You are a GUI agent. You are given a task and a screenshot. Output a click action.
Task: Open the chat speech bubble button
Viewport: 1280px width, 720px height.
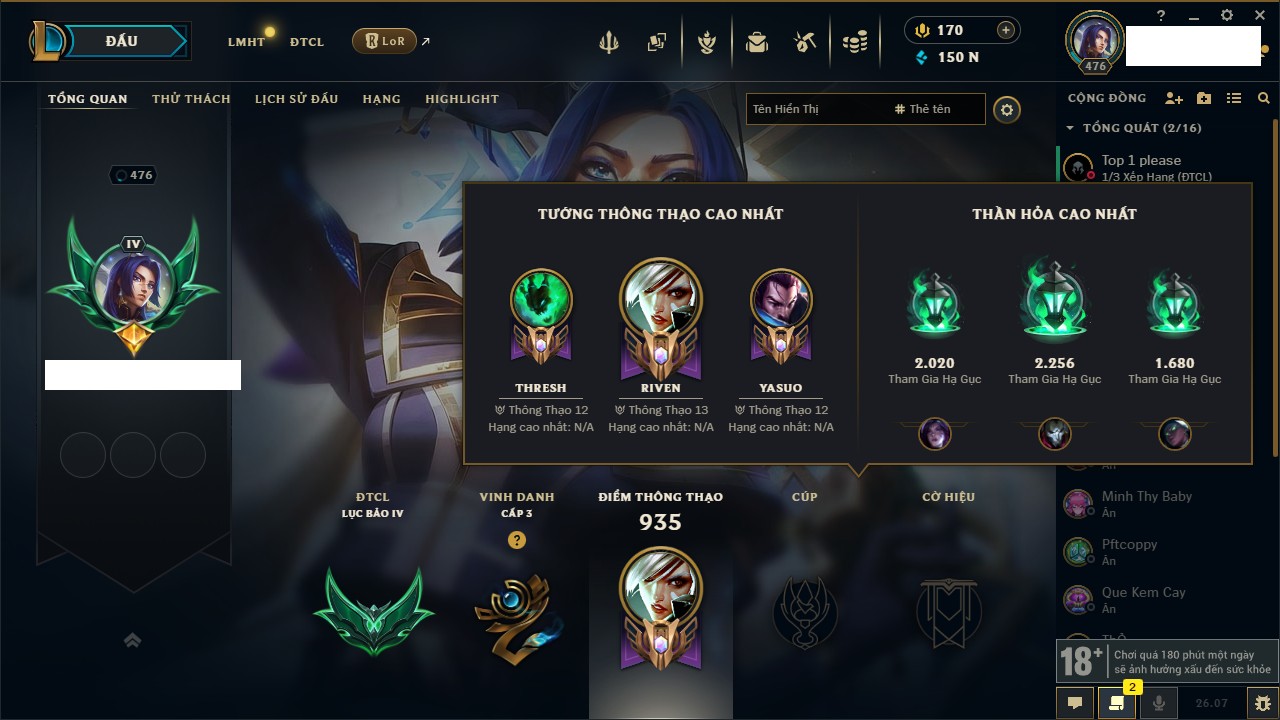point(1075,703)
